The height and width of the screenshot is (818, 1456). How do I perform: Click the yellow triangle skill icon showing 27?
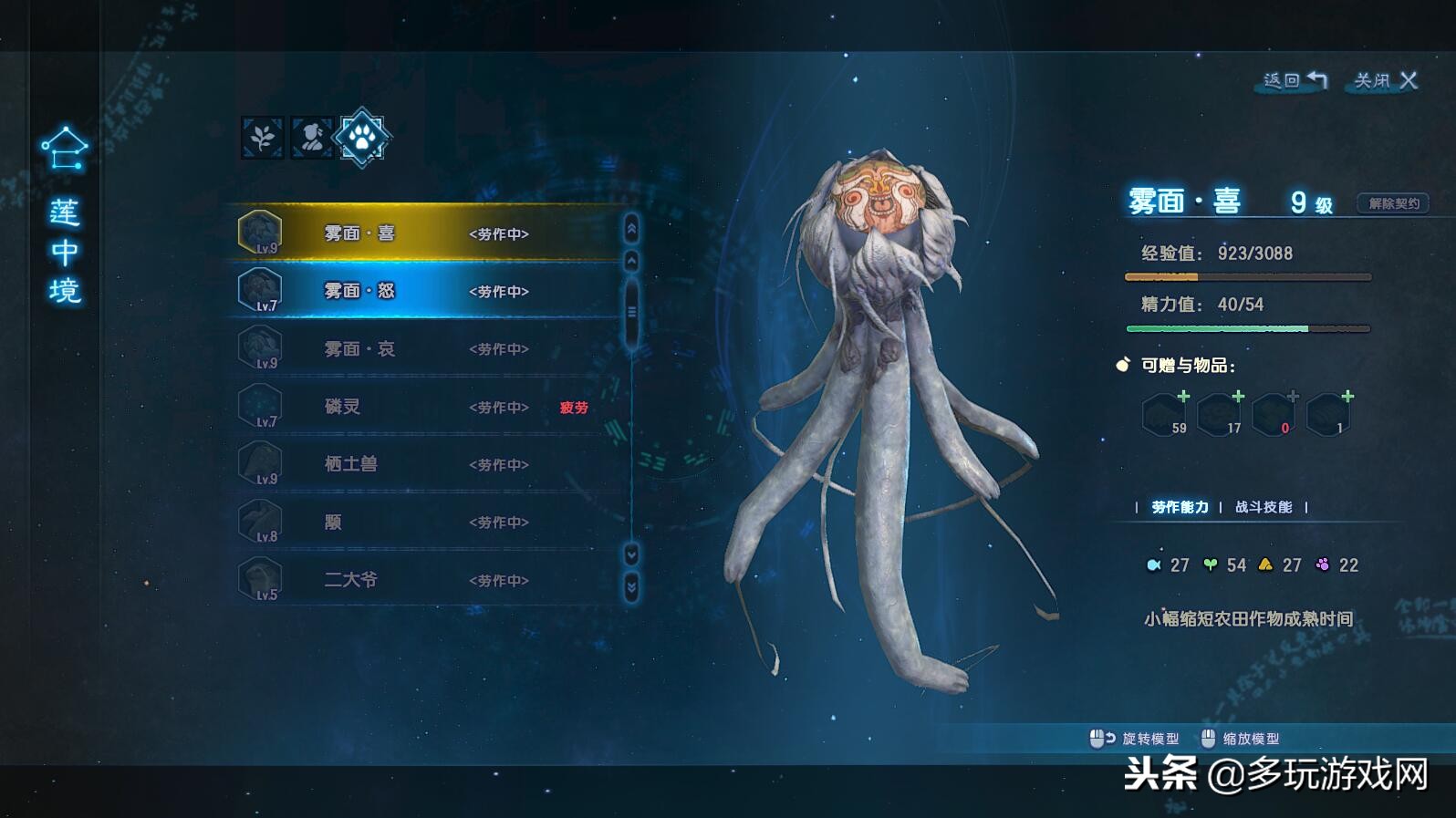pos(1266,564)
